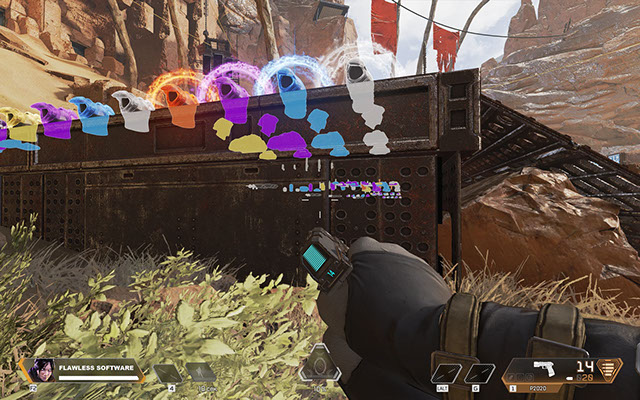Click the legend portrait beside Flawless Software
640x400 pixels.
(43, 369)
